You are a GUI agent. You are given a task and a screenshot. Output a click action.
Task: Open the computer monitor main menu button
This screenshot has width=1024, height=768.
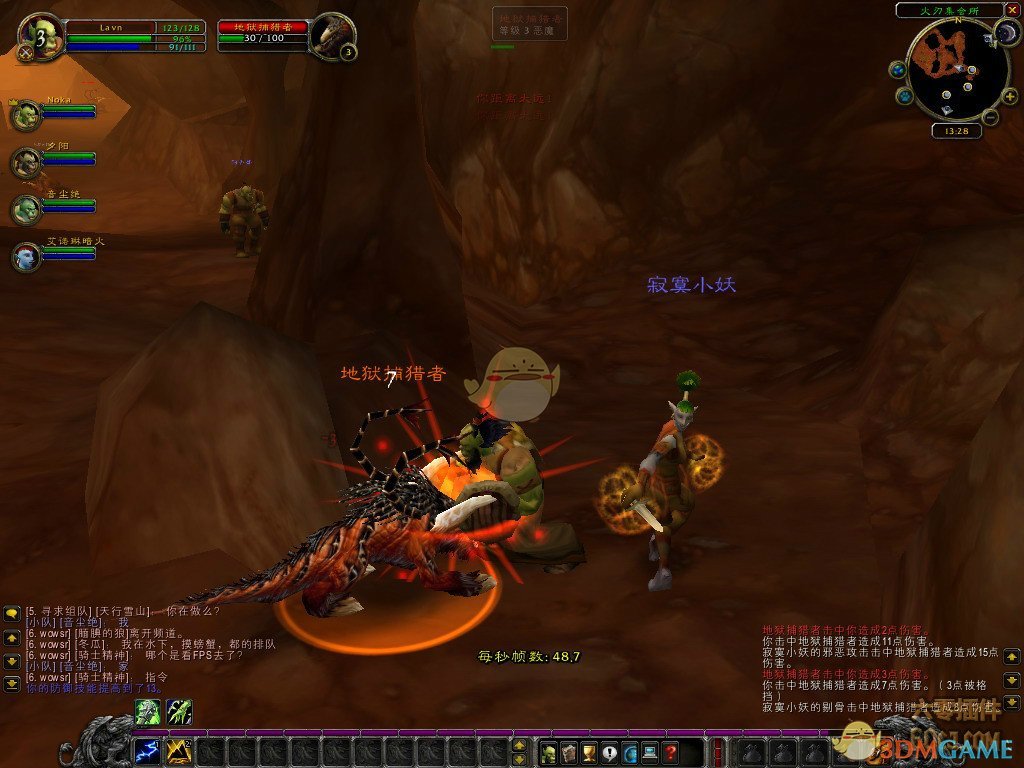[650, 752]
